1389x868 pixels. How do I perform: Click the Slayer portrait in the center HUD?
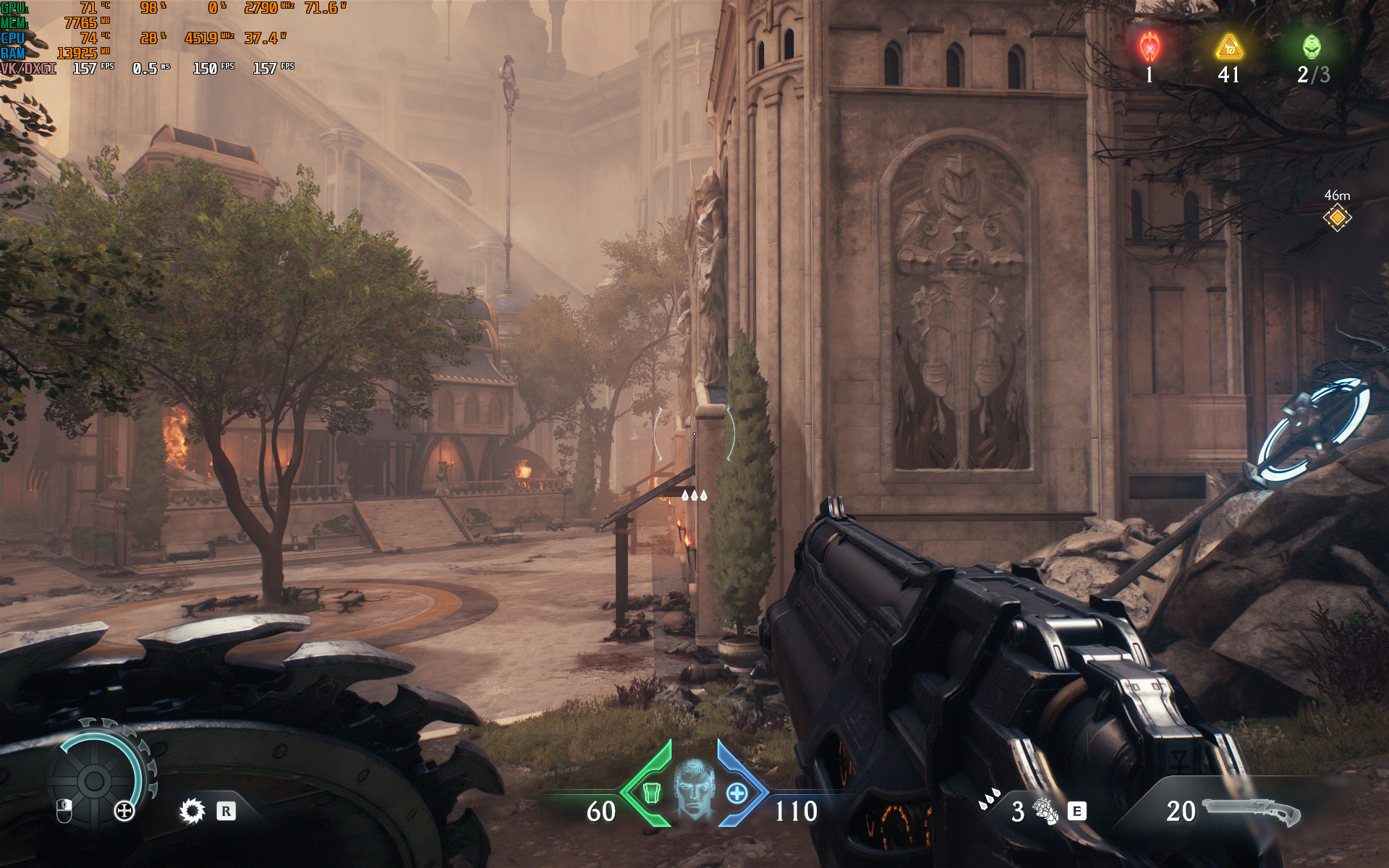point(694,788)
